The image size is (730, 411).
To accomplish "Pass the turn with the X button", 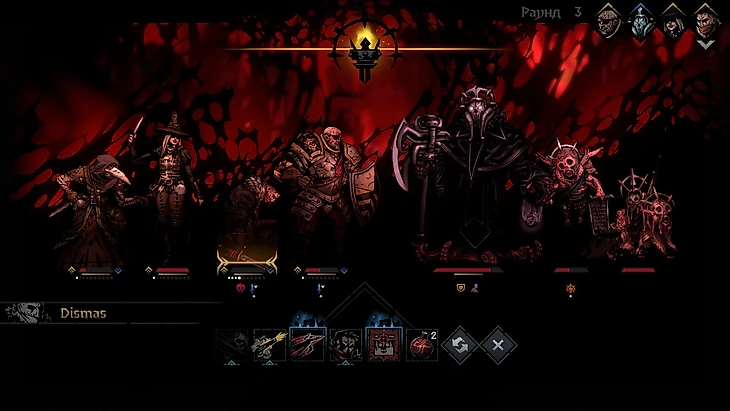I will click(497, 345).
